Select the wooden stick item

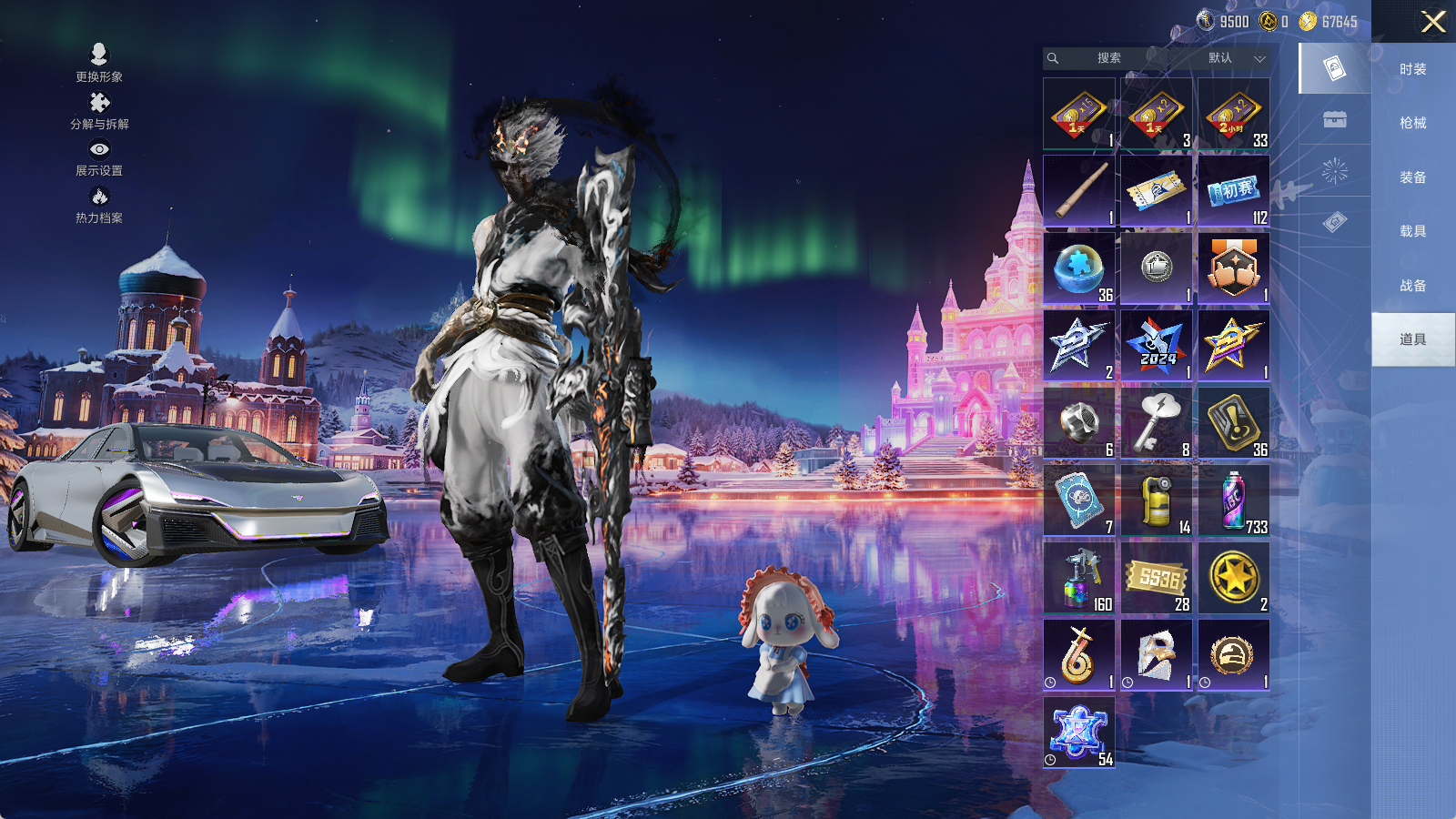tap(1078, 191)
